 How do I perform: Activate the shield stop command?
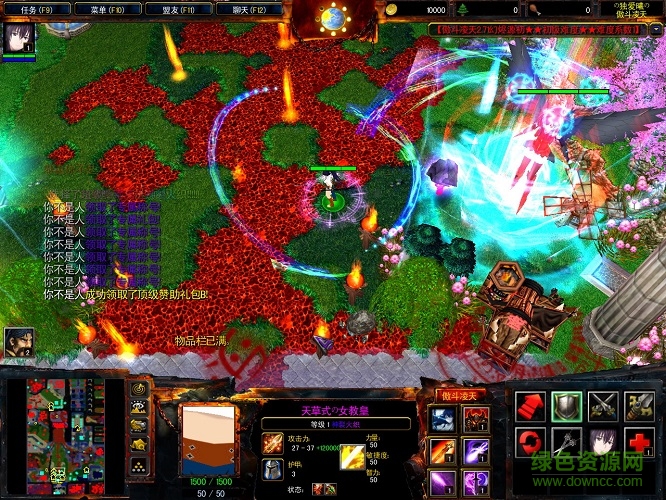click(566, 405)
